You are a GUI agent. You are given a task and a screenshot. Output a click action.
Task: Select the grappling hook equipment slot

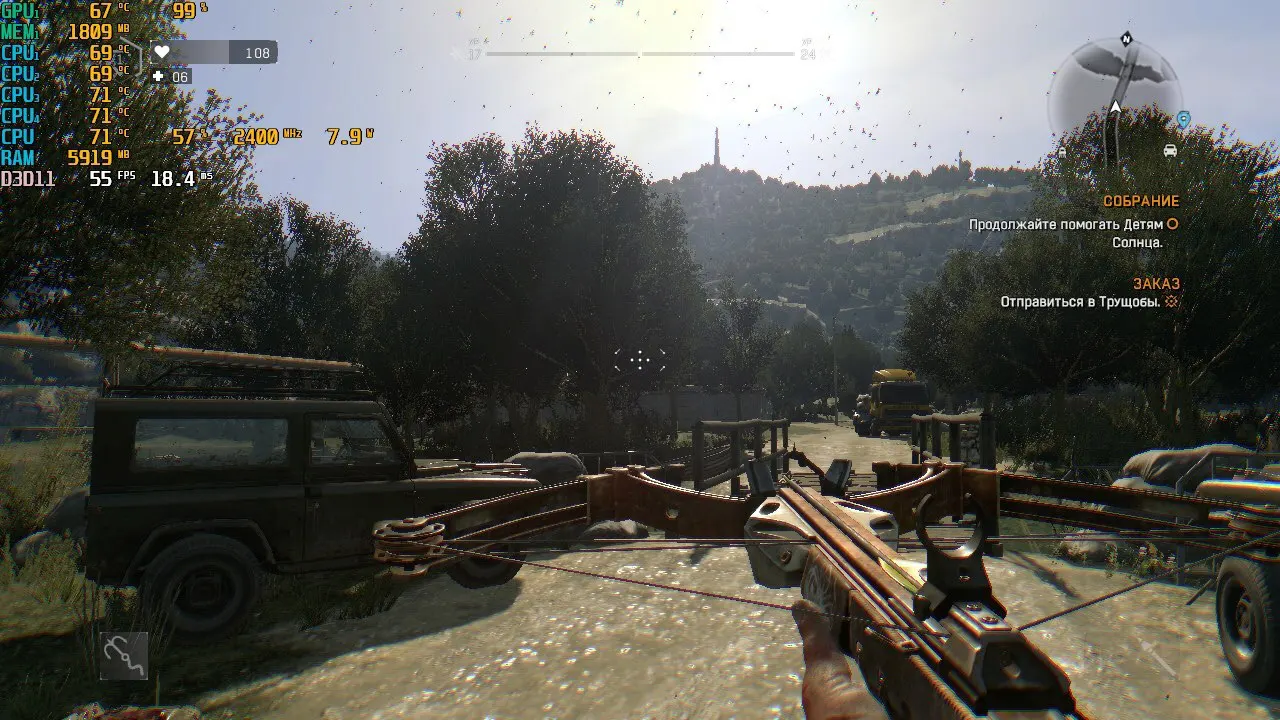(124, 656)
